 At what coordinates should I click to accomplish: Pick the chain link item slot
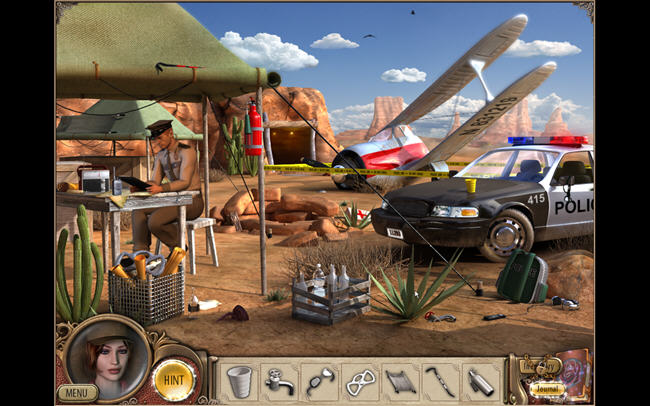(x=359, y=380)
